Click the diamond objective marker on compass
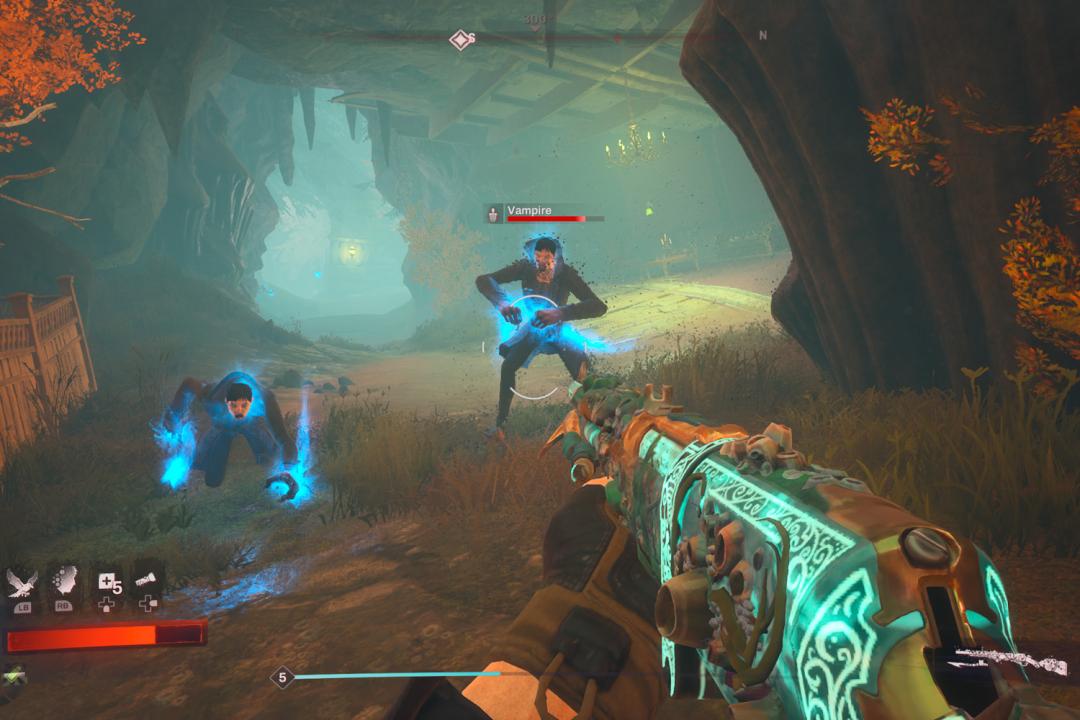The height and width of the screenshot is (720, 1080). click(x=460, y=40)
